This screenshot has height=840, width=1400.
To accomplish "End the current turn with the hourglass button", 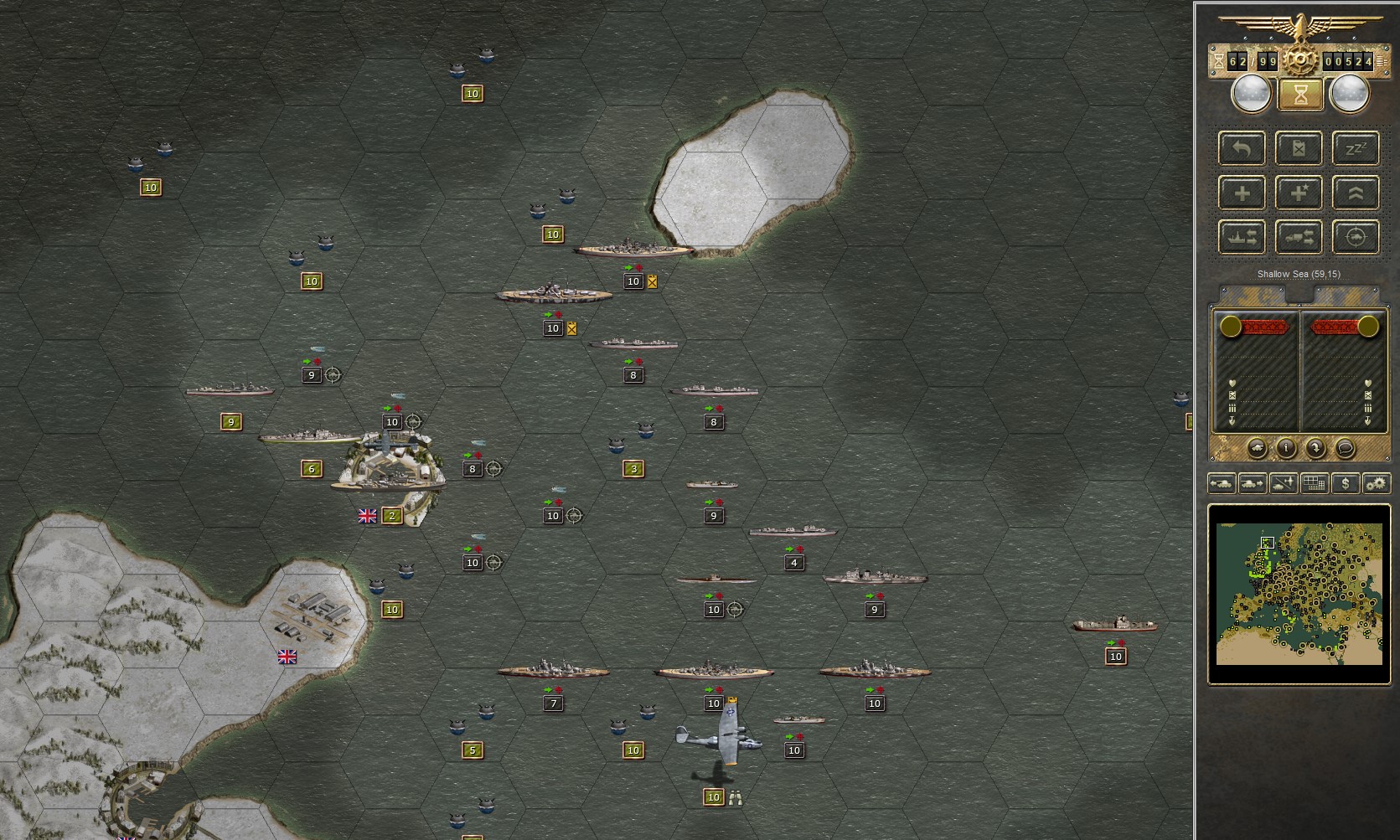I will [1299, 95].
